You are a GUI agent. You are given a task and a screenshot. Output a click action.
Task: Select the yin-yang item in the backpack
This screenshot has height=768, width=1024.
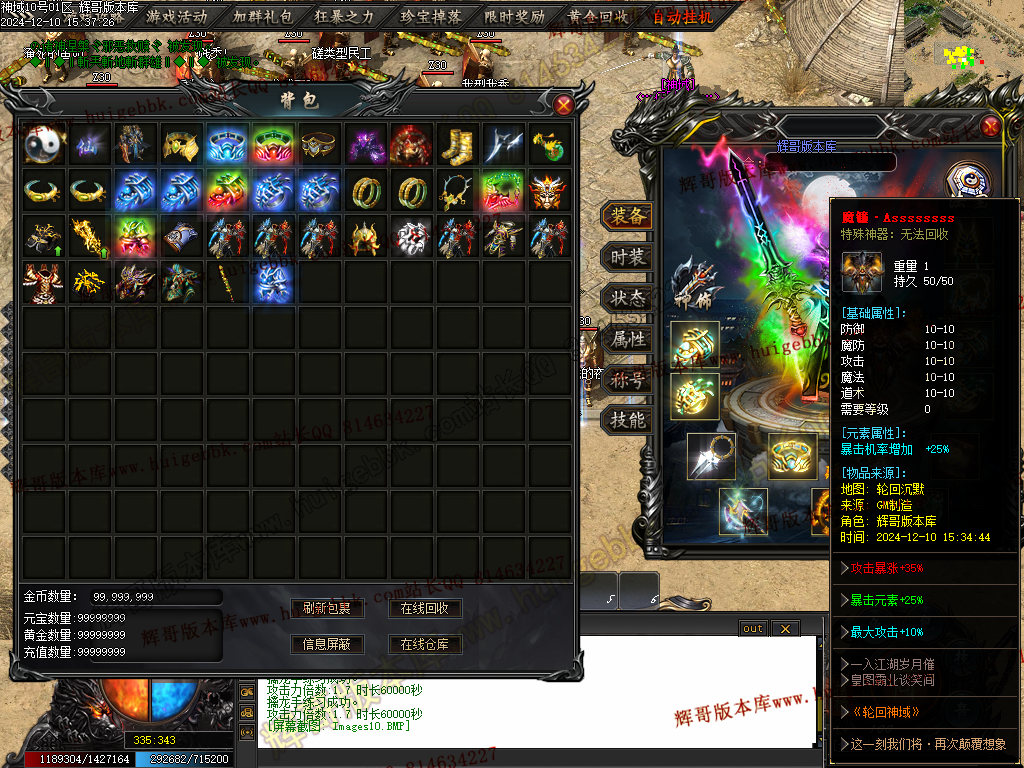[x=45, y=145]
